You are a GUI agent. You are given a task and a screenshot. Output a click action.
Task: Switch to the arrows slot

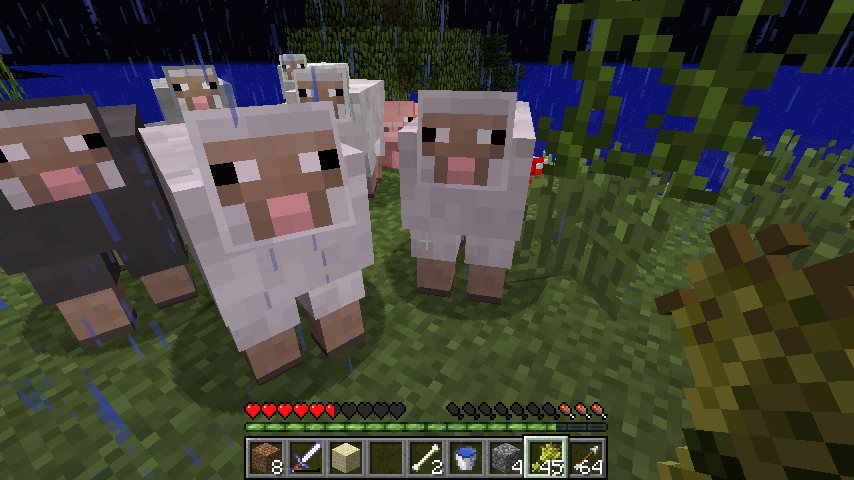point(585,459)
